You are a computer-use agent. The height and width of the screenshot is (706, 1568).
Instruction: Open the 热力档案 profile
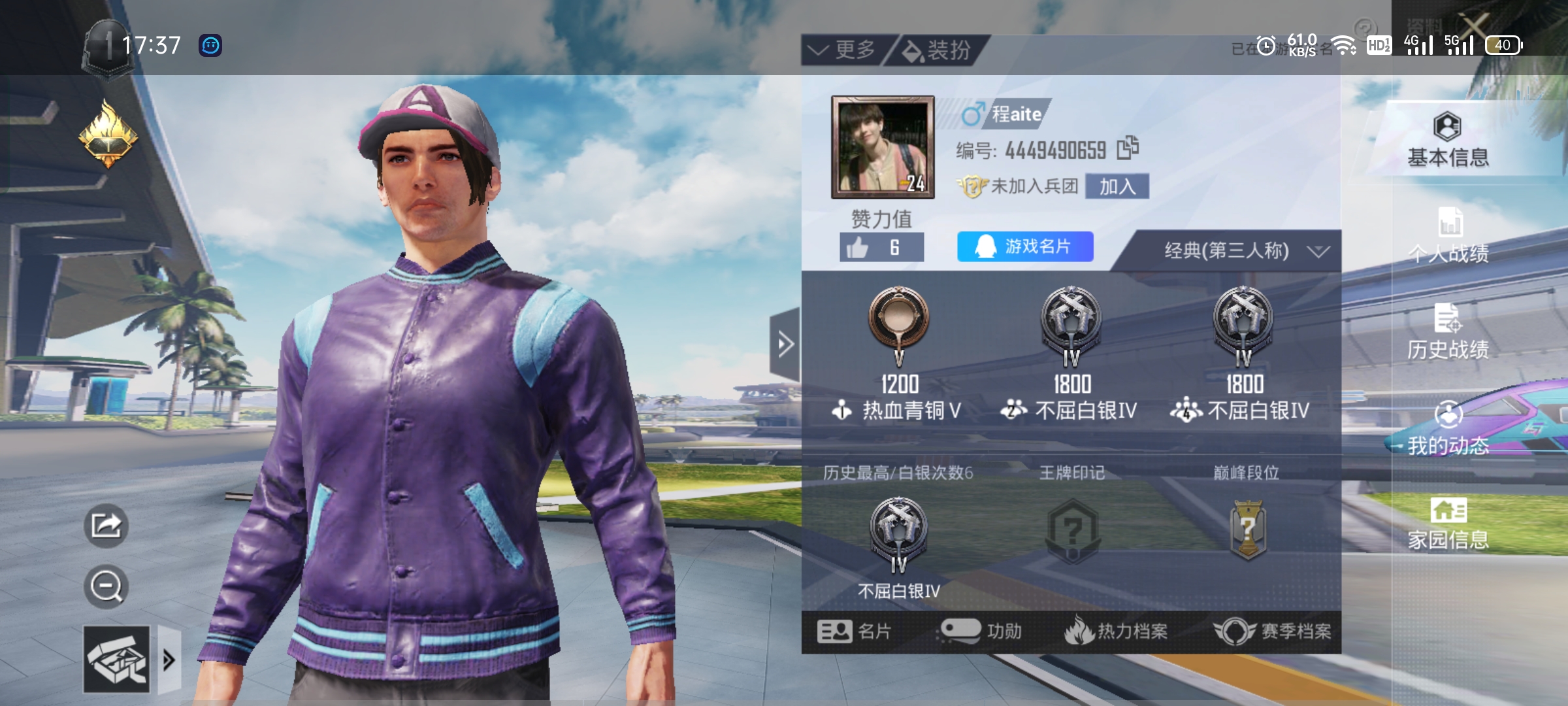point(1116,631)
